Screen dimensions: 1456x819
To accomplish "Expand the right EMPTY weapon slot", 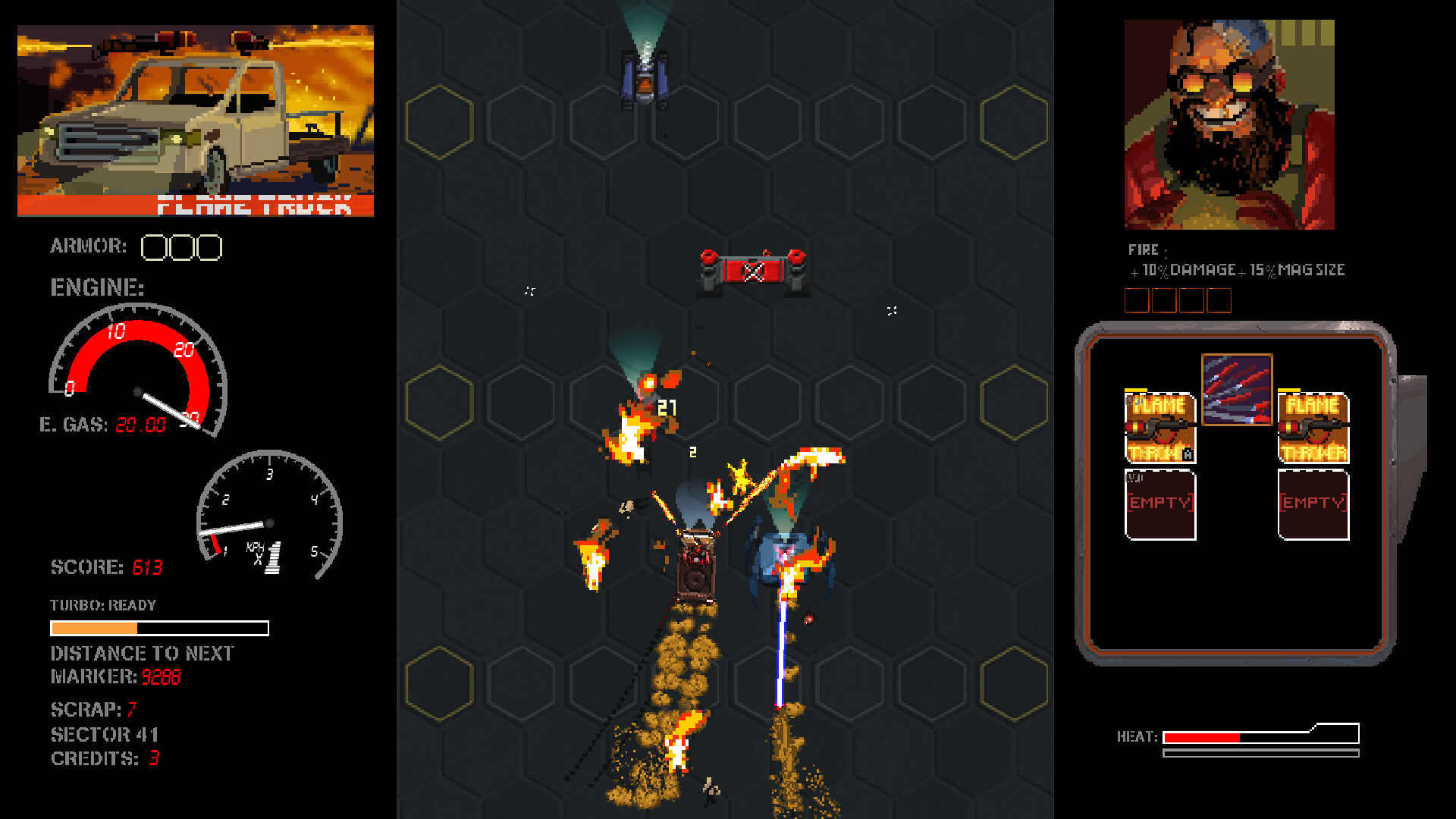I will 1312,502.
